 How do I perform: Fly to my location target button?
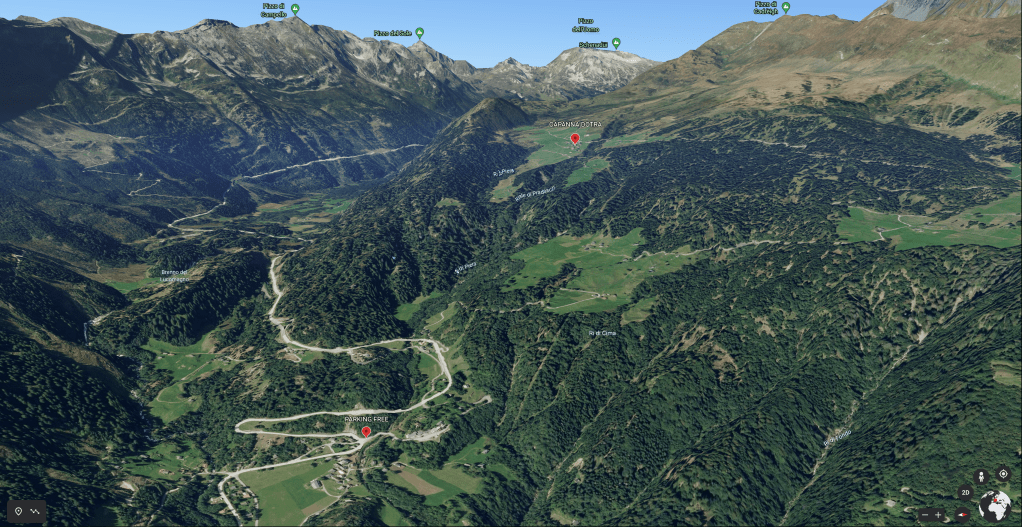1003,474
